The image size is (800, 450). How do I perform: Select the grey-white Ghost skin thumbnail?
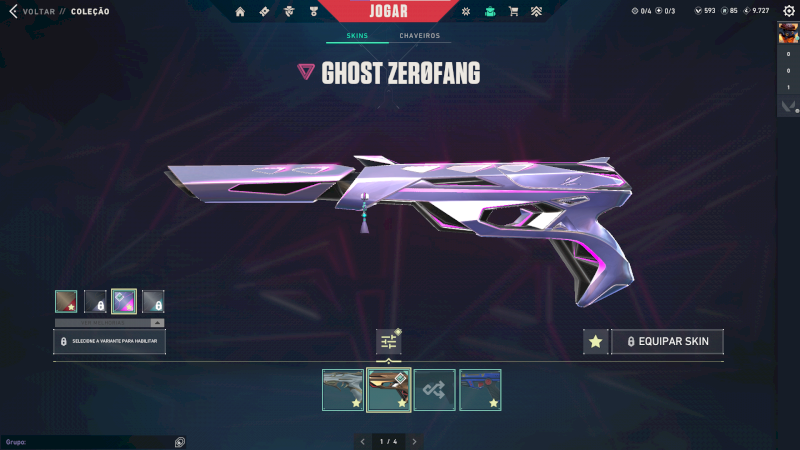(343, 390)
